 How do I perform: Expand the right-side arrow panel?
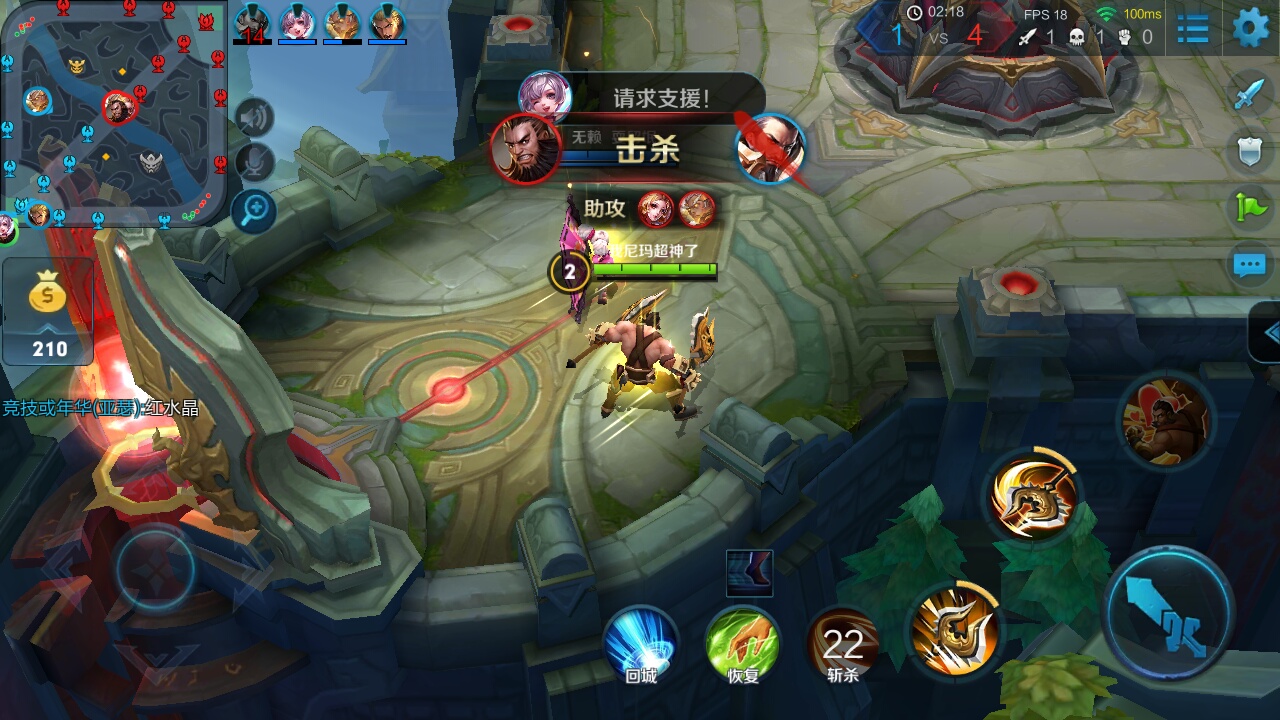click(1266, 333)
